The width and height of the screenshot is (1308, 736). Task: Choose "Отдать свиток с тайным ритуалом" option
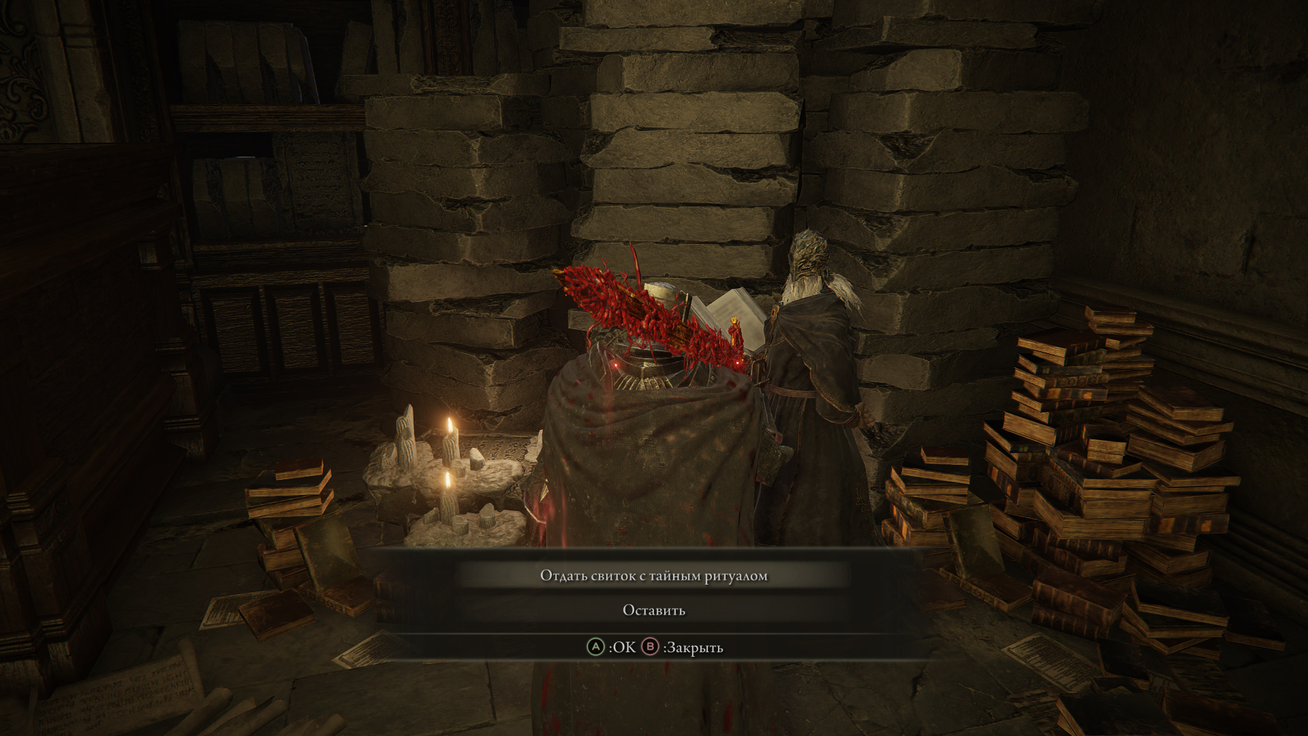tap(654, 575)
